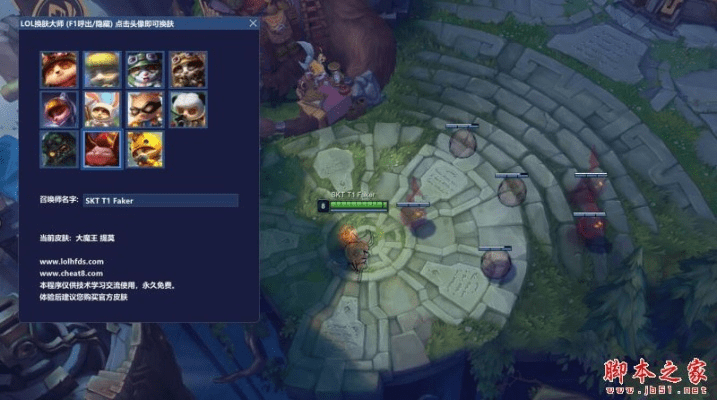Image resolution: width=717 pixels, height=400 pixels.
Task: Pick the astronaut Teemo skin portrait
Action: (x=59, y=108)
